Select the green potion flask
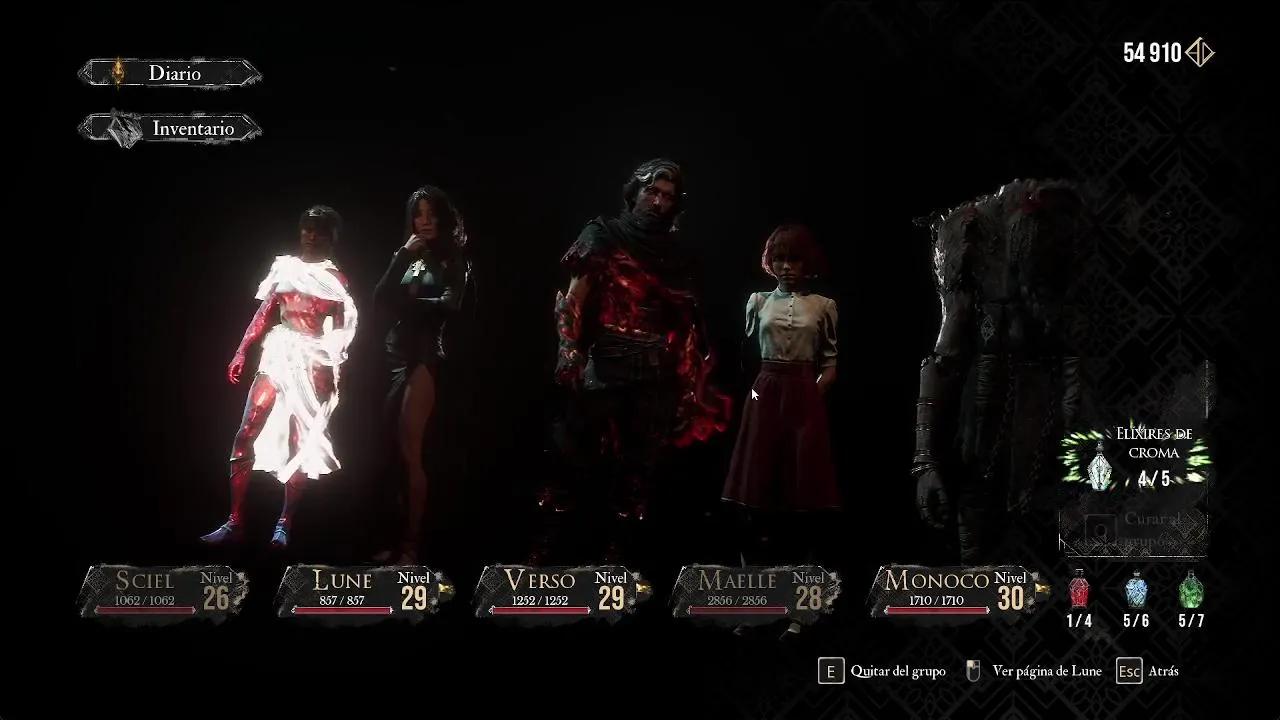The width and height of the screenshot is (1280, 720). tap(1190, 592)
